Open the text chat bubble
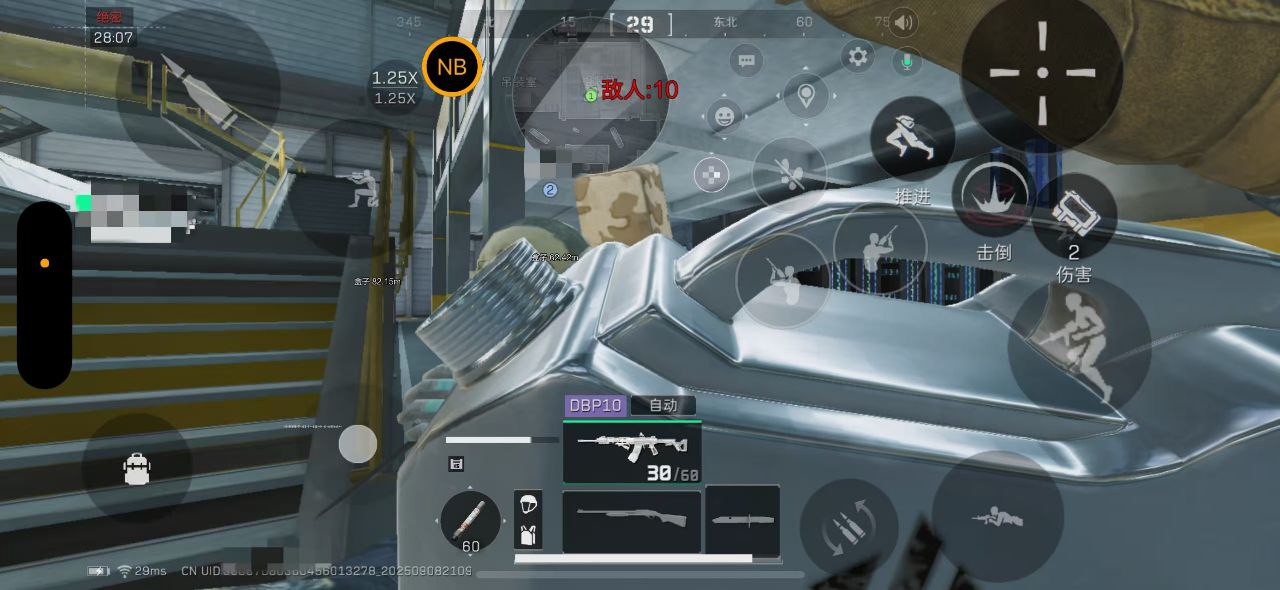Viewport: 1280px width, 590px height. pos(746,61)
